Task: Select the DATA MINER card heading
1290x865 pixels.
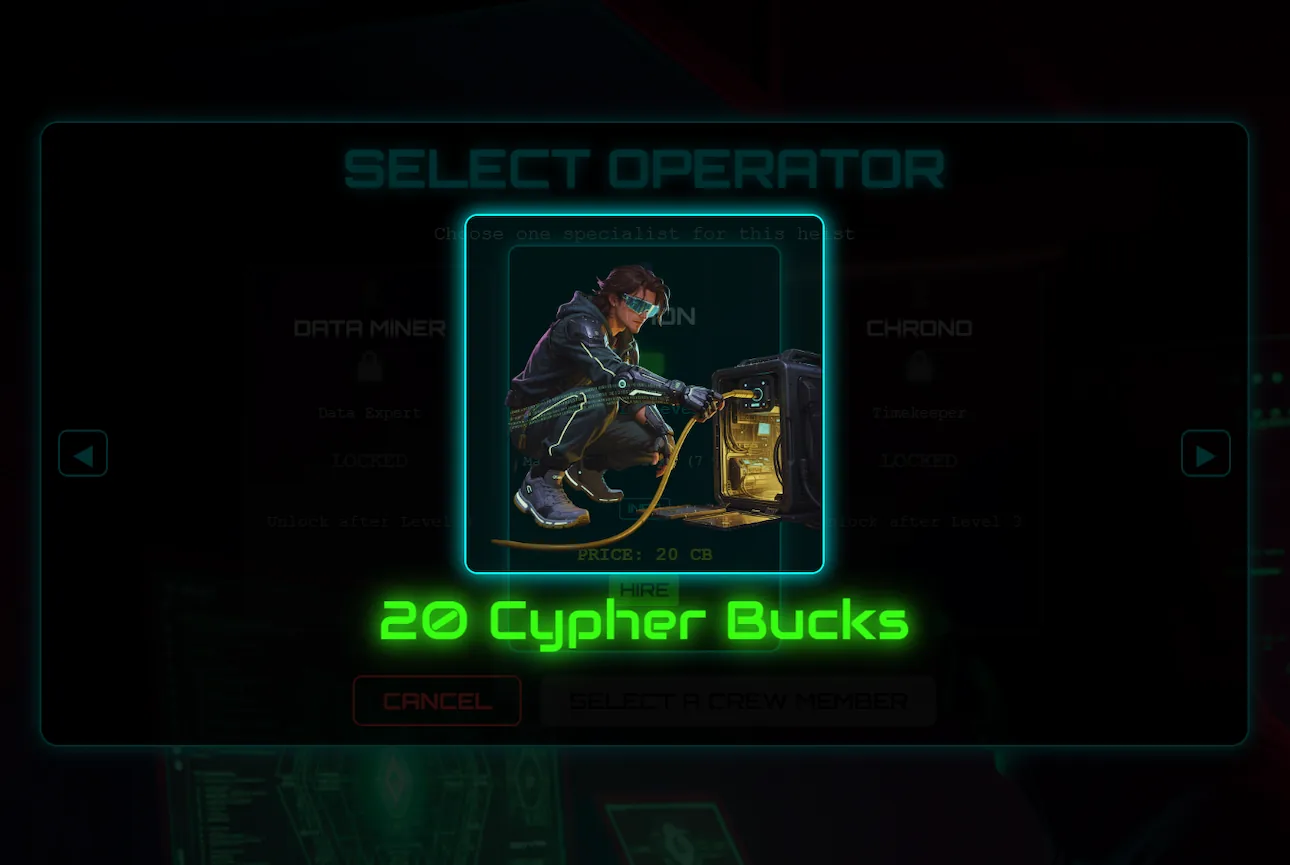Action: coord(369,327)
